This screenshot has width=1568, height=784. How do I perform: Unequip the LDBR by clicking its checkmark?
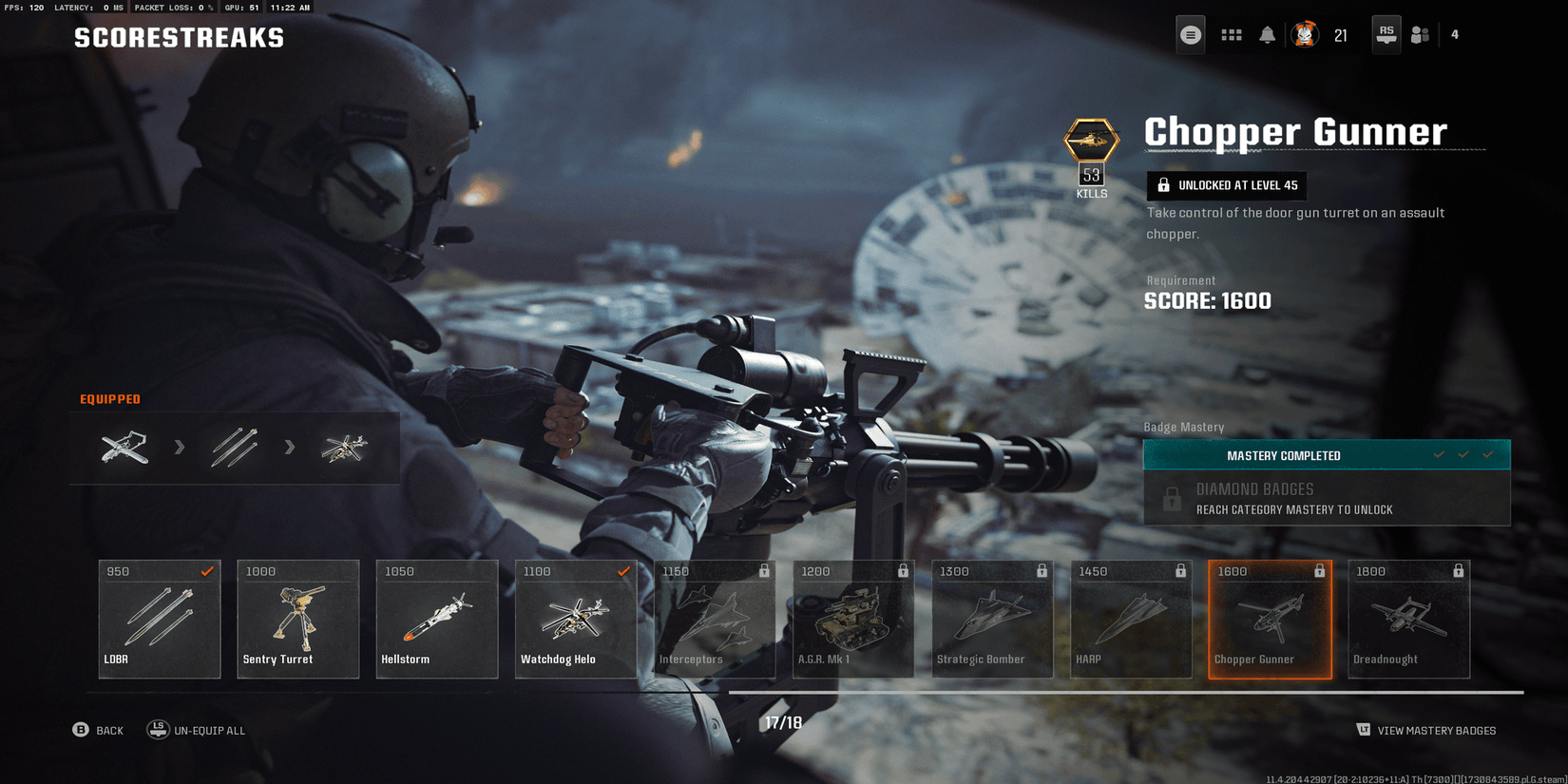(207, 571)
